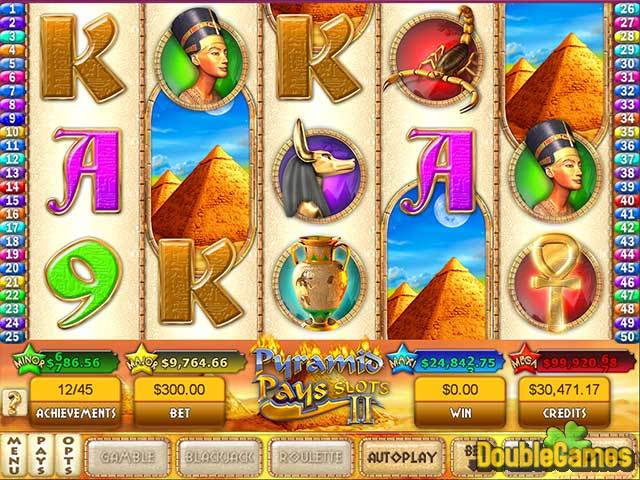Choose the GAMBLE button

pyautogui.click(x=127, y=455)
